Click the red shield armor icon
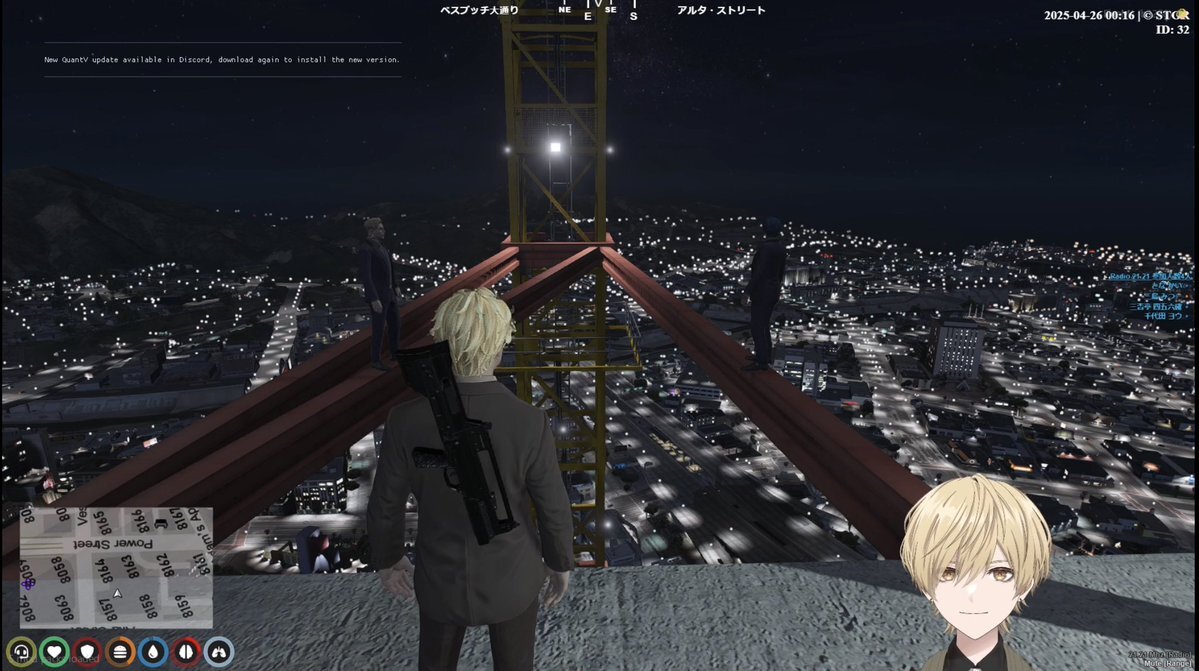This screenshot has height=671, width=1199. (87, 653)
